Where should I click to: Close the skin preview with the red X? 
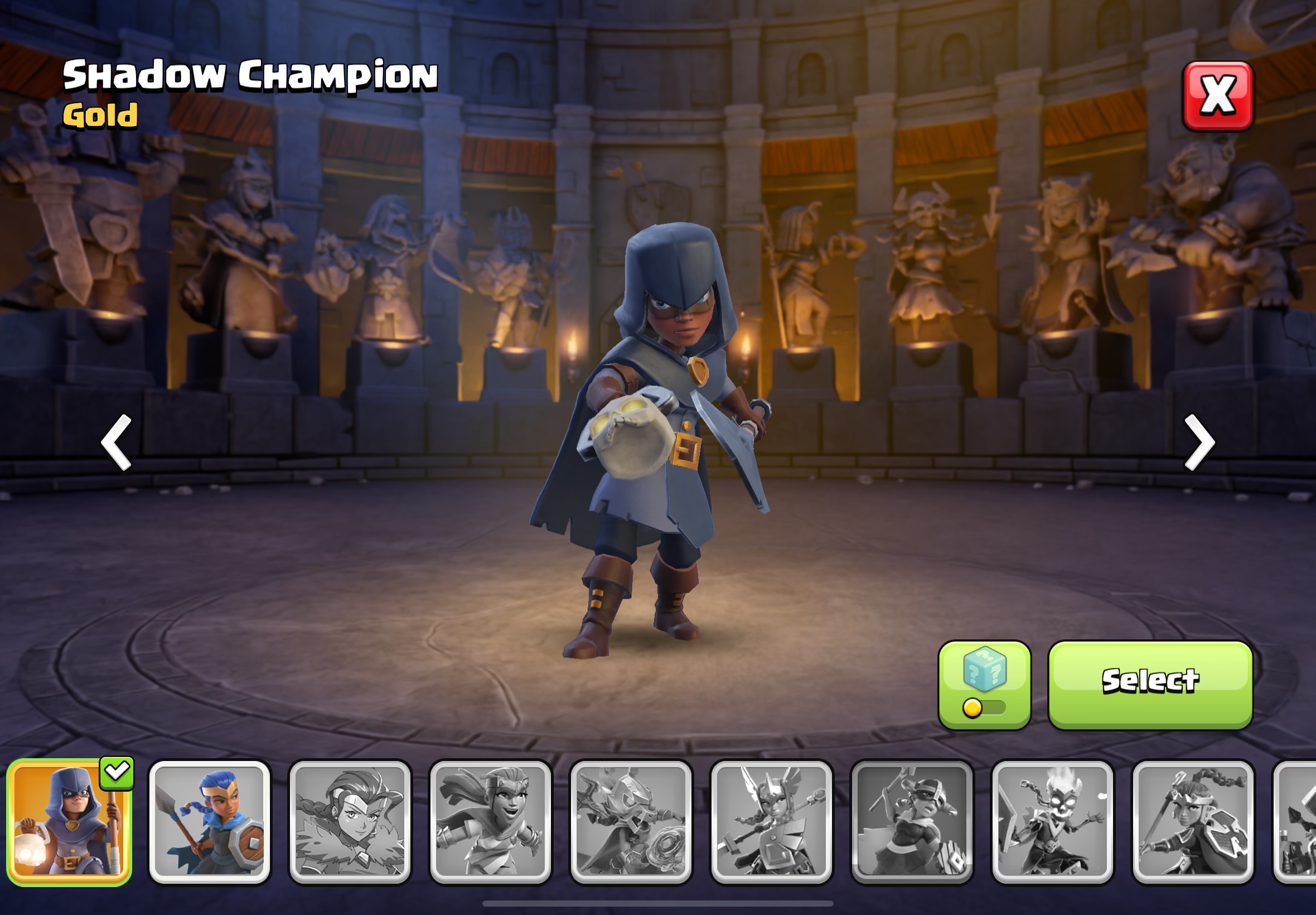[1217, 96]
